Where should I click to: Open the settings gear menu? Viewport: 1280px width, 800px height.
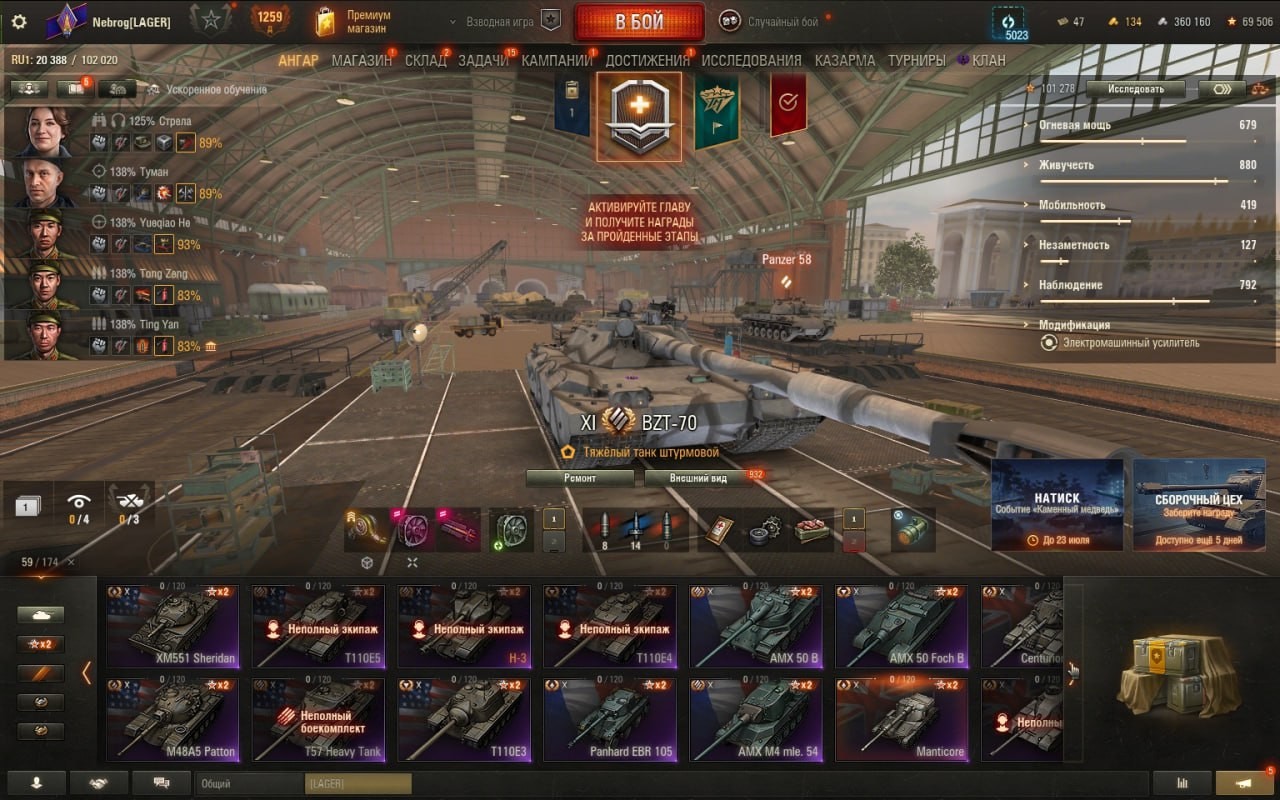point(19,22)
